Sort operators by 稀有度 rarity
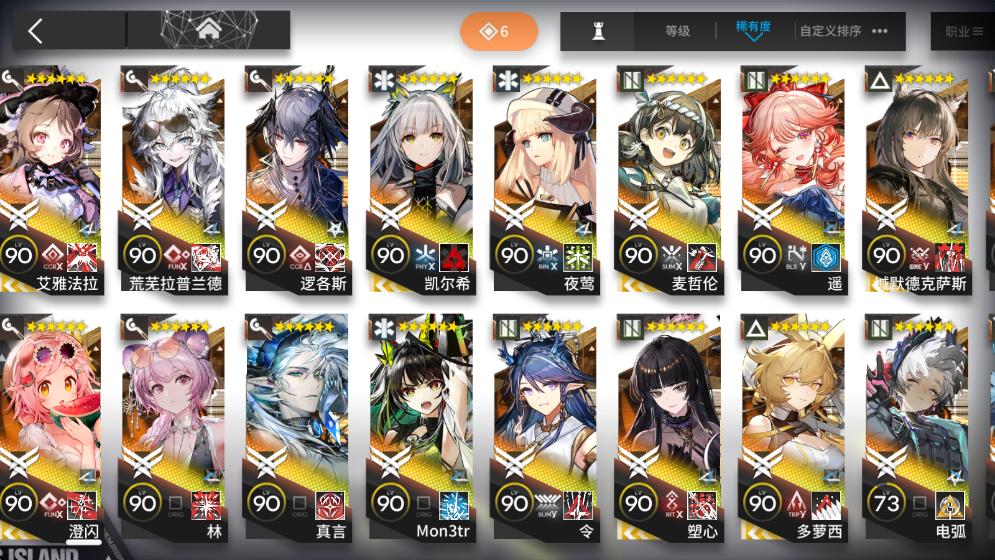 coord(753,29)
